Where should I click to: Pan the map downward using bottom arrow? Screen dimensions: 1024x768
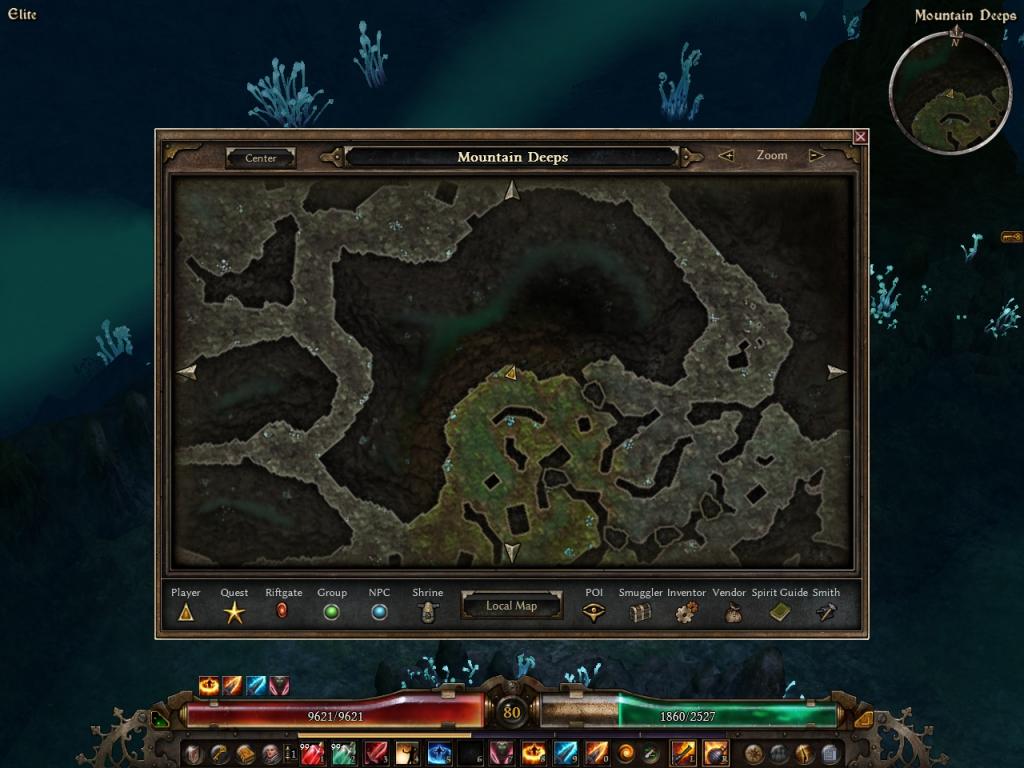tap(512, 552)
